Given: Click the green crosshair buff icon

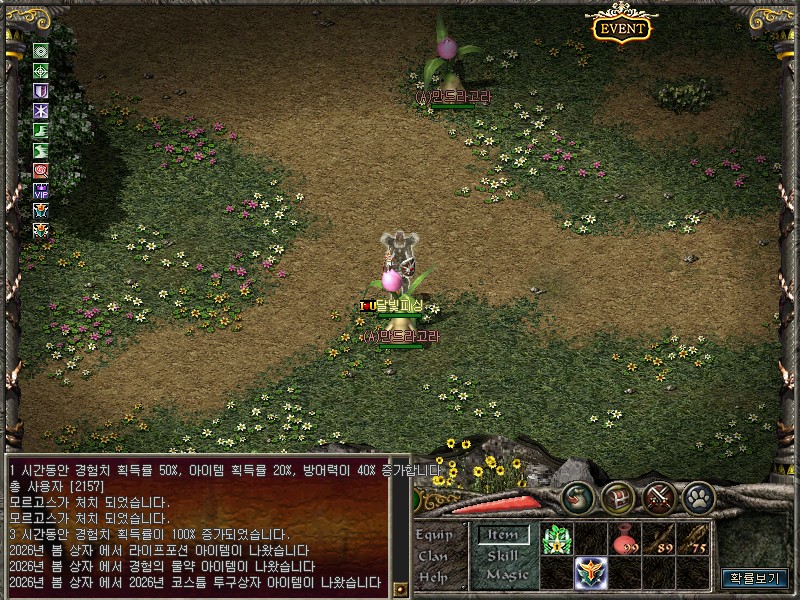Looking at the screenshot, I should click(x=41, y=71).
